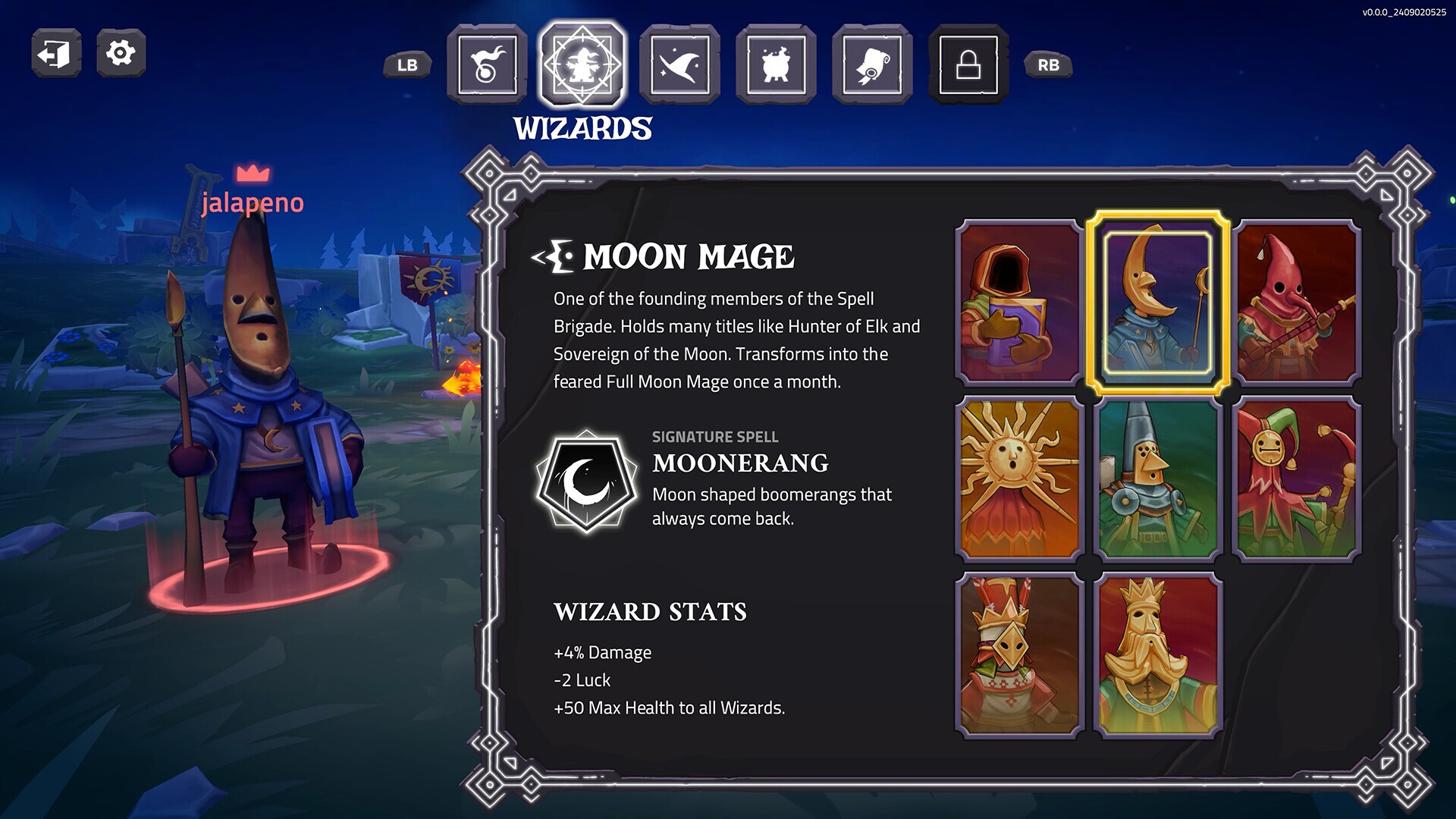
Task: Switch tabs left with the LB button
Action: (x=407, y=65)
